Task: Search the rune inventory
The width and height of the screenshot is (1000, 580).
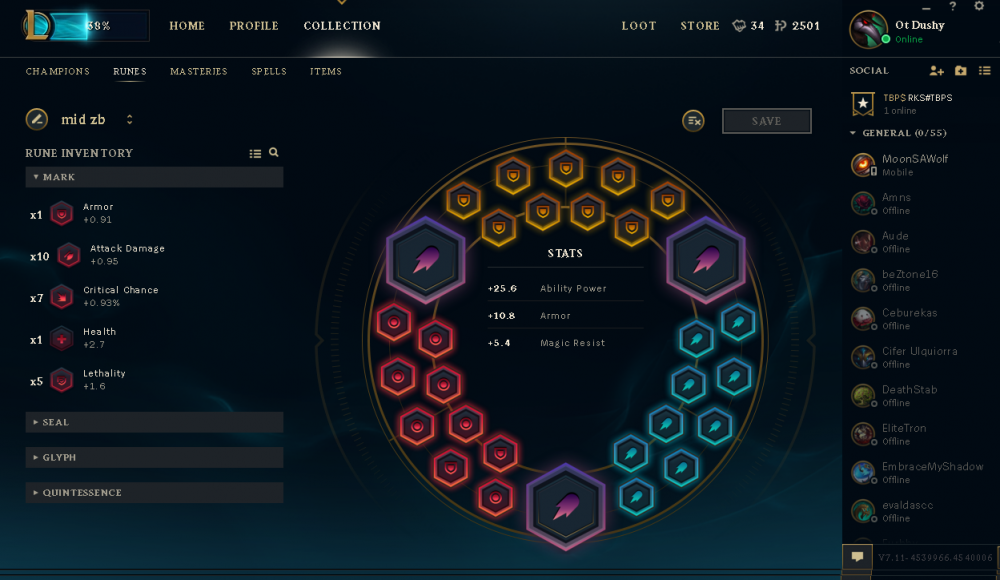Action: tap(274, 153)
